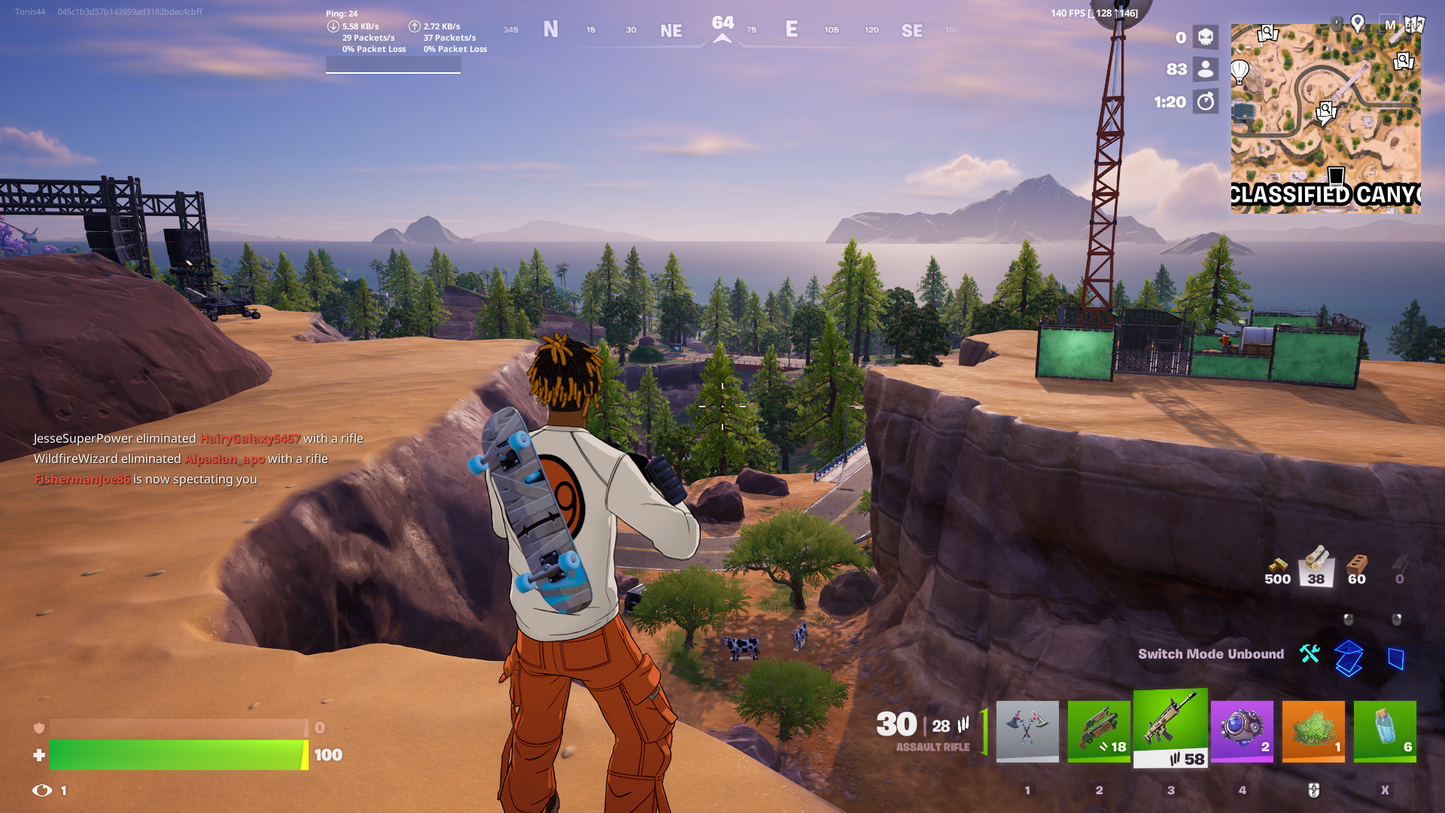
Task: Click the players remaining person icon
Action: coord(1206,70)
